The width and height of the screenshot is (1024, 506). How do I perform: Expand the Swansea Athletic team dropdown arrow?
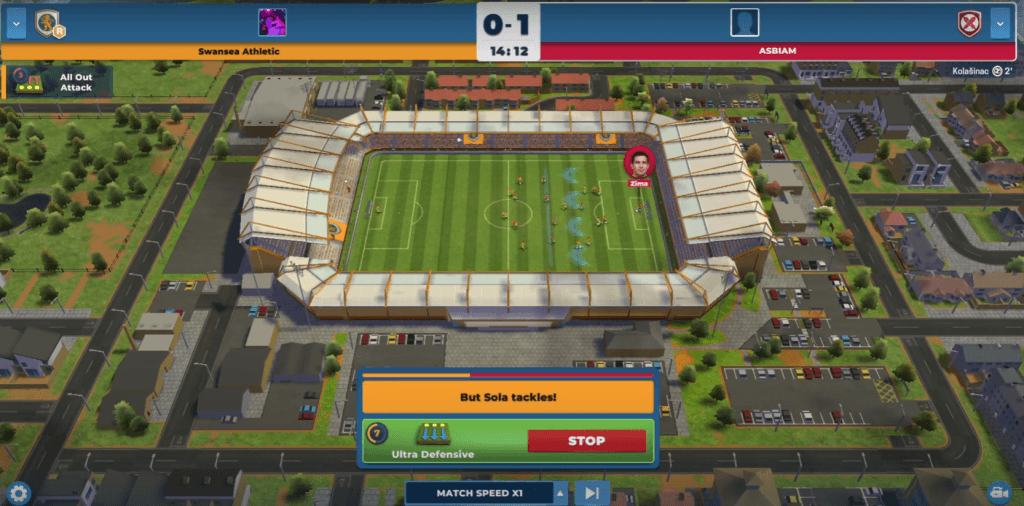point(15,23)
